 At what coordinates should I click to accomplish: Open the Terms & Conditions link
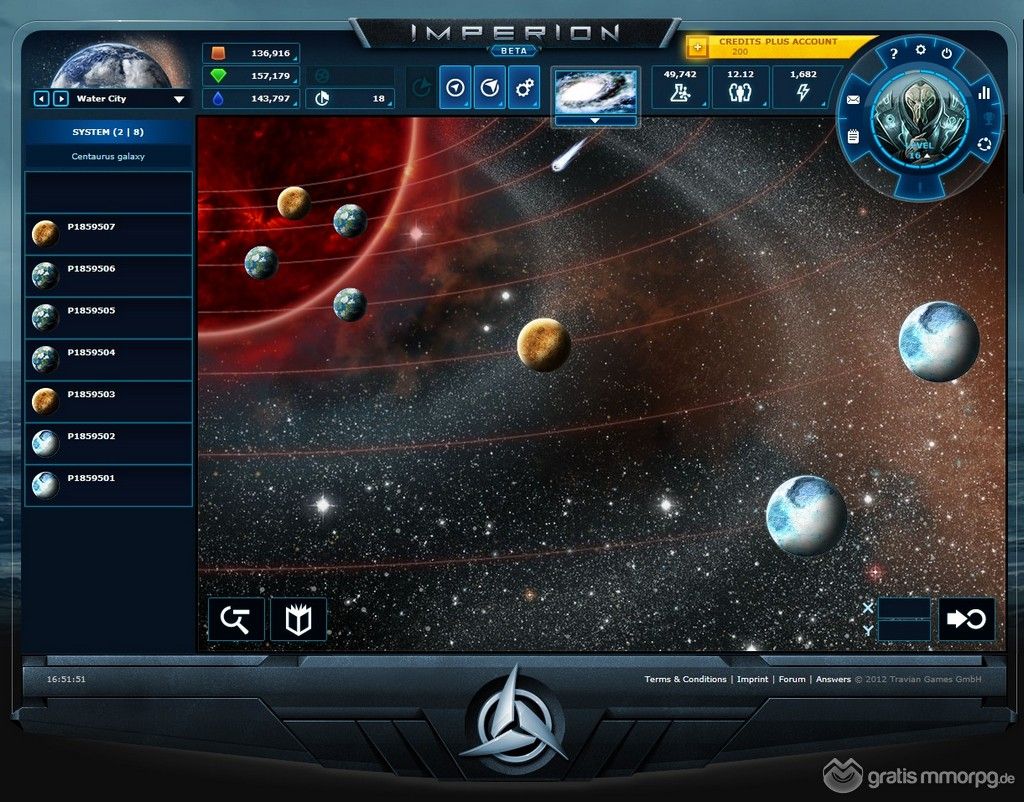coord(685,679)
